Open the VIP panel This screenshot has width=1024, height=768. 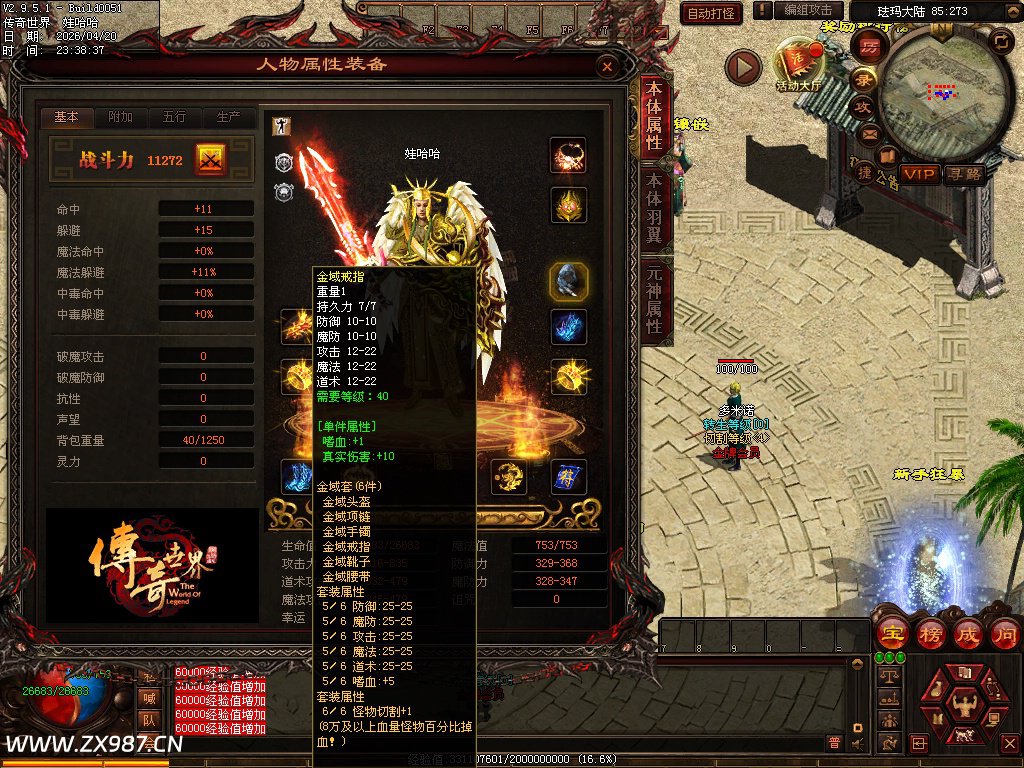click(920, 174)
